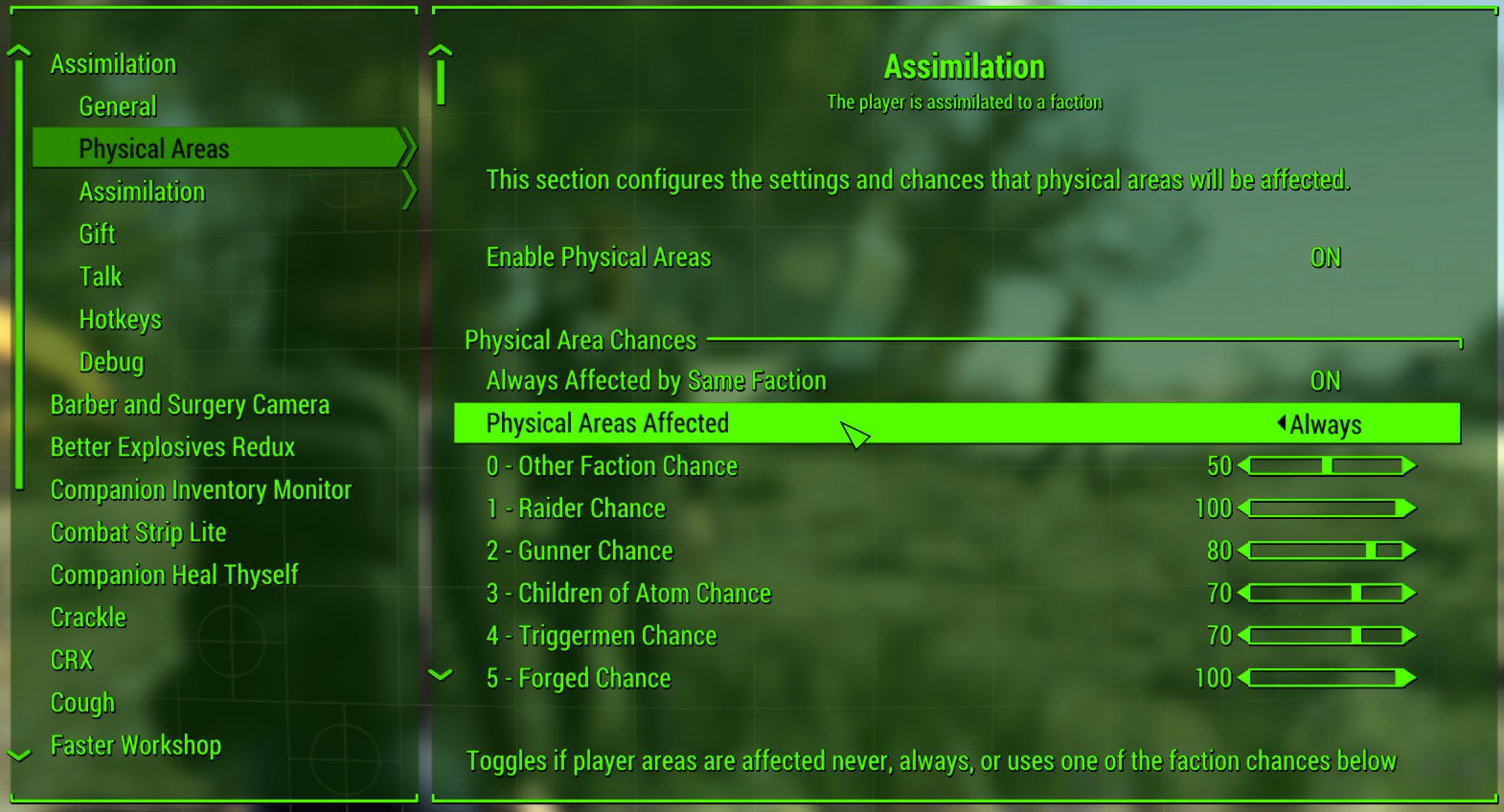
Task: Select Crackle from the mod list
Action: 88,618
